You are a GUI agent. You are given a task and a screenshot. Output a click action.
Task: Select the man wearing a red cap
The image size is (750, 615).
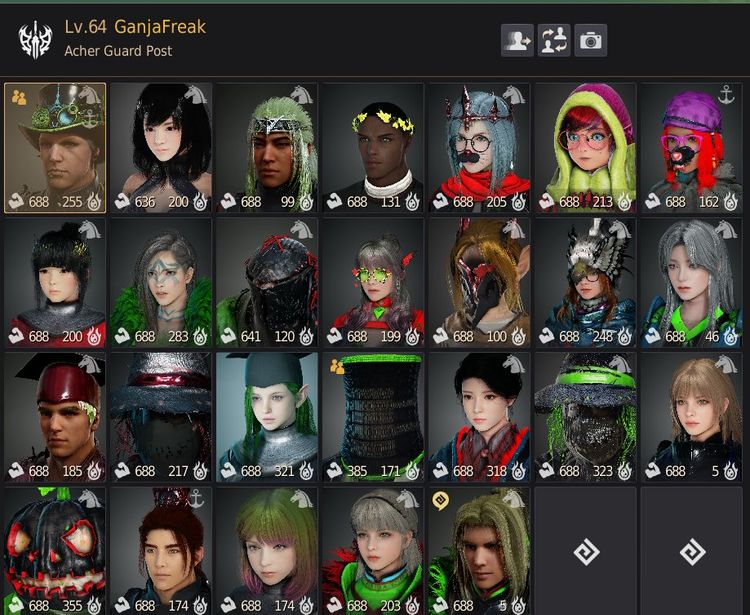(55, 416)
